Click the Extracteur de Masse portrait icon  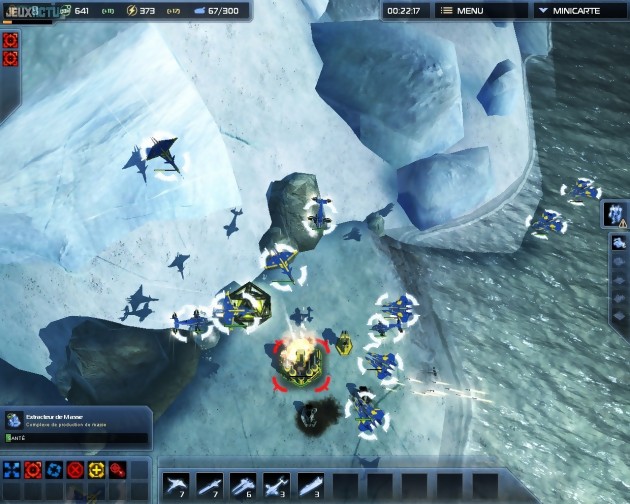click(x=14, y=420)
